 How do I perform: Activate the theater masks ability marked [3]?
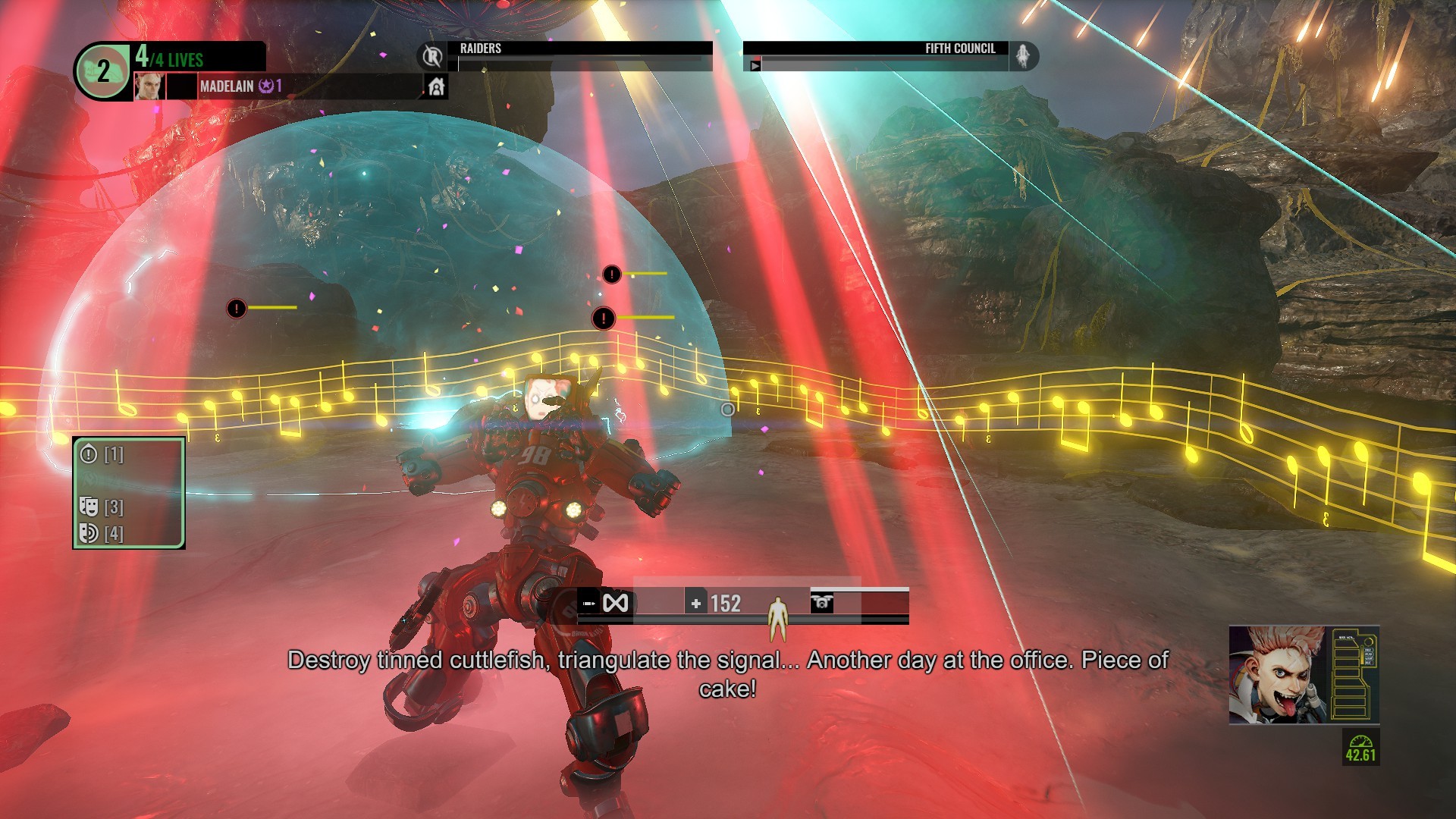click(x=89, y=507)
